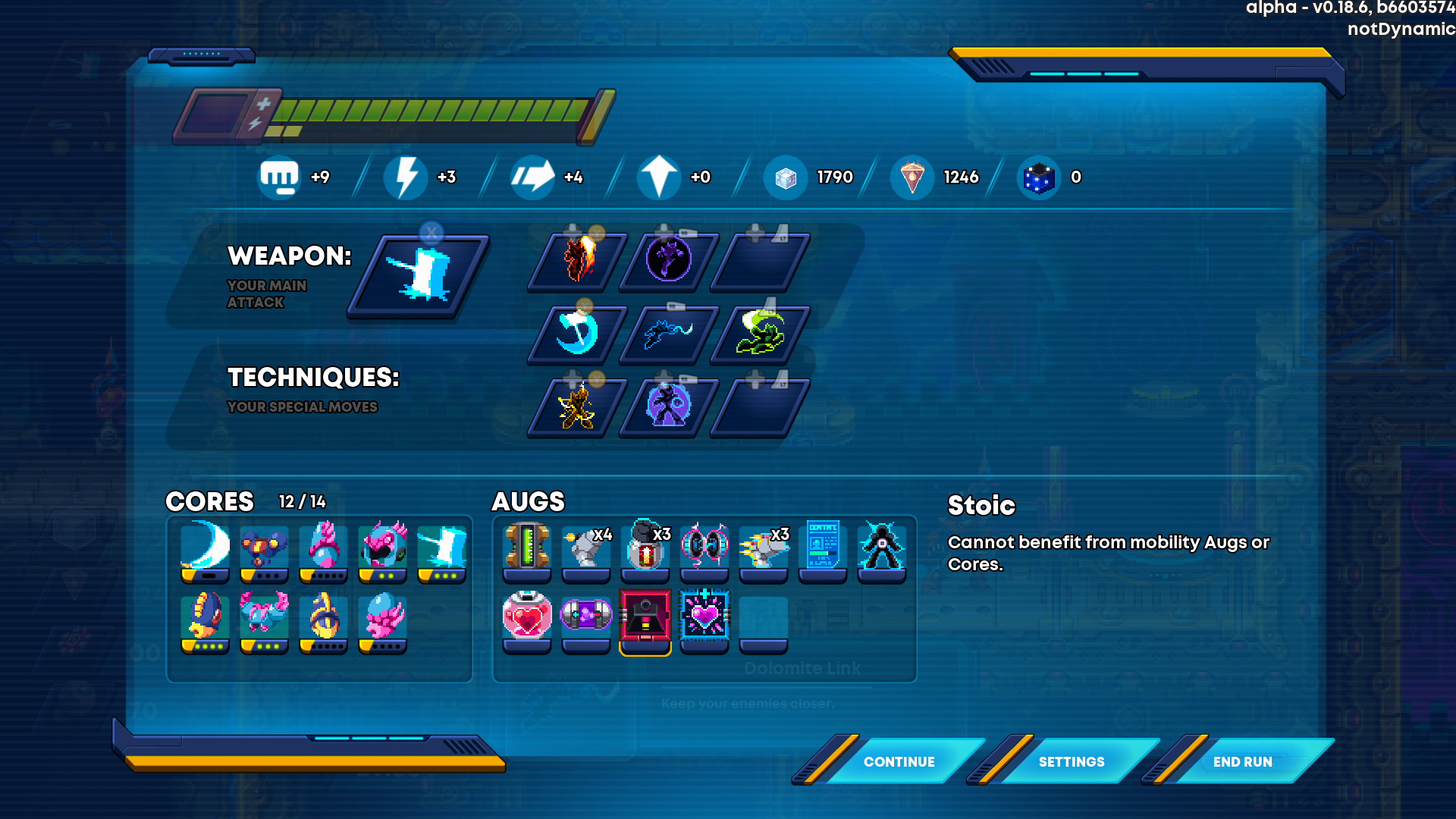This screenshot has height=819, width=1456.
Task: Continue the current run
Action: pyautogui.click(x=899, y=761)
